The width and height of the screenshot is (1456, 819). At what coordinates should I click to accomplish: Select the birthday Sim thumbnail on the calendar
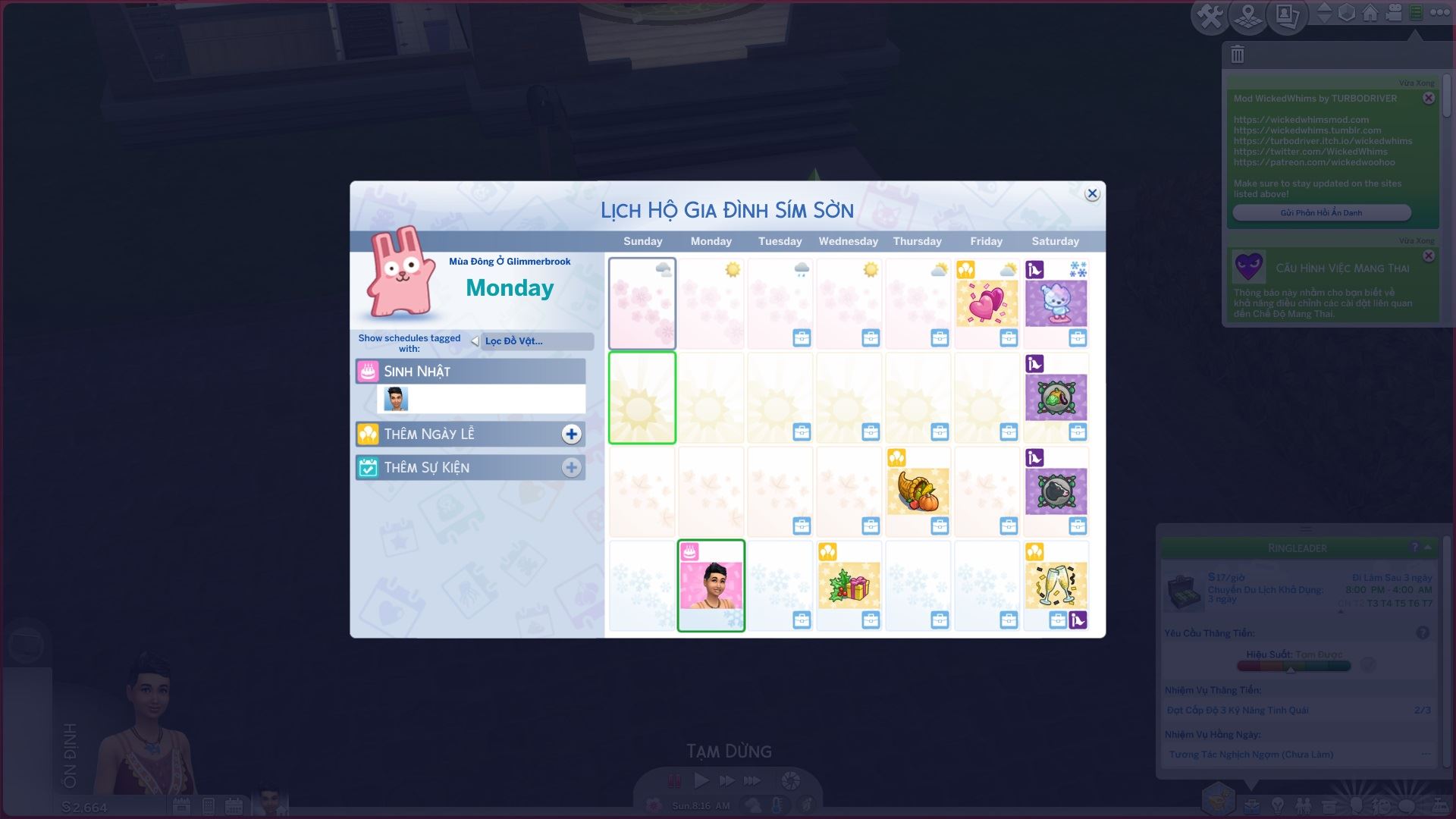[711, 585]
